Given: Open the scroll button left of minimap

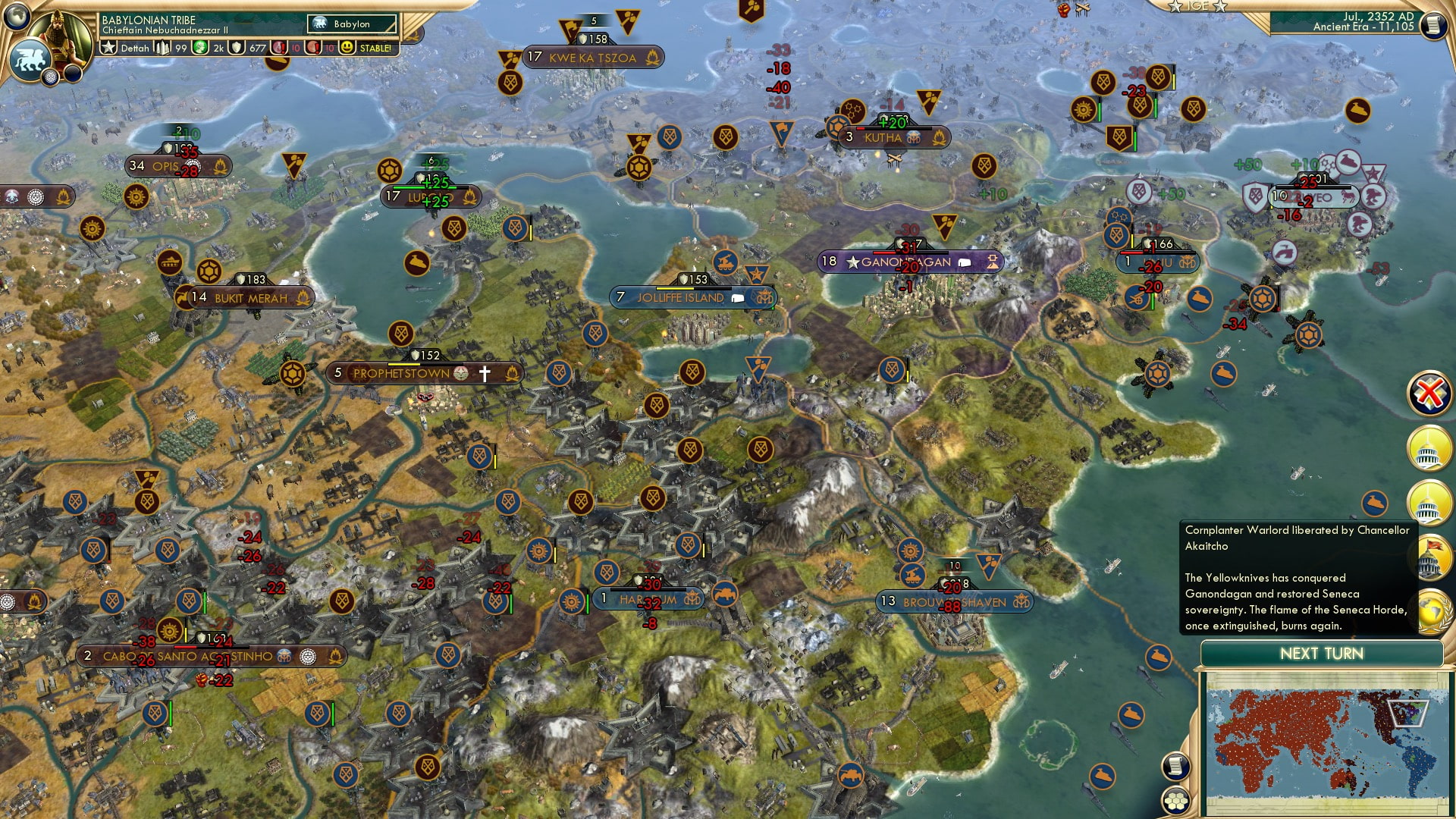Looking at the screenshot, I should (1175, 766).
